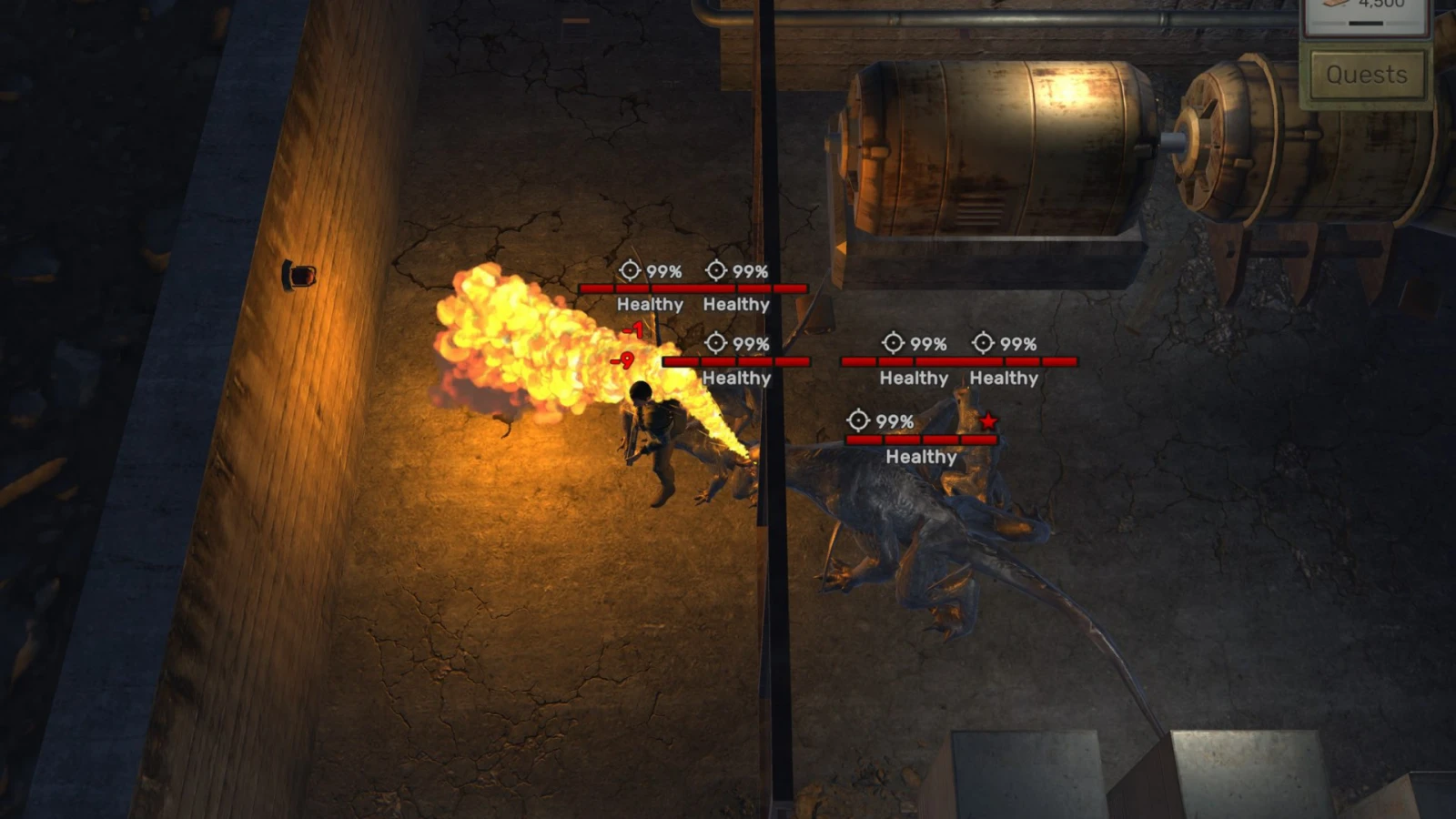Open the Quests panel

(1366, 75)
